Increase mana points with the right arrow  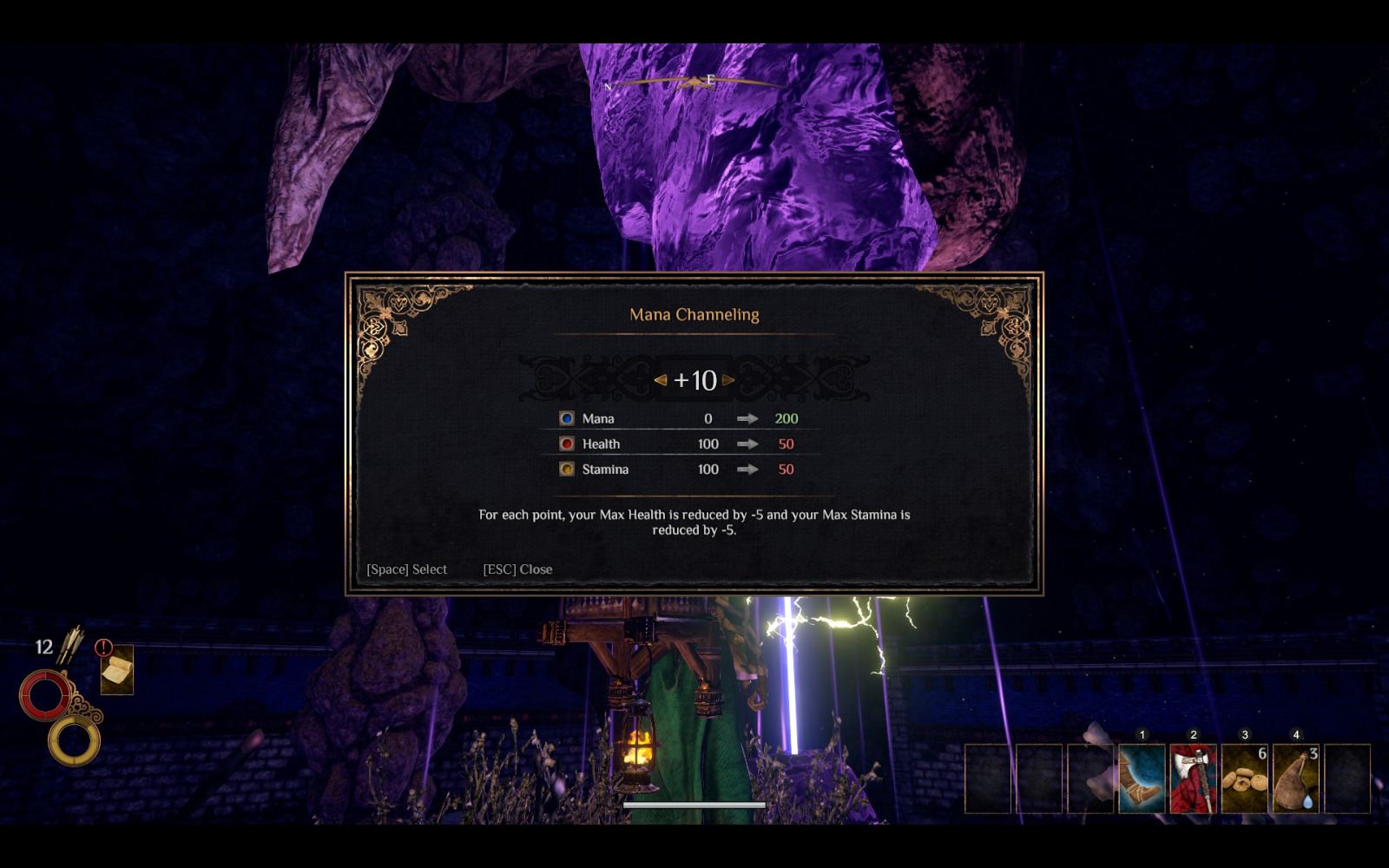pyautogui.click(x=728, y=380)
